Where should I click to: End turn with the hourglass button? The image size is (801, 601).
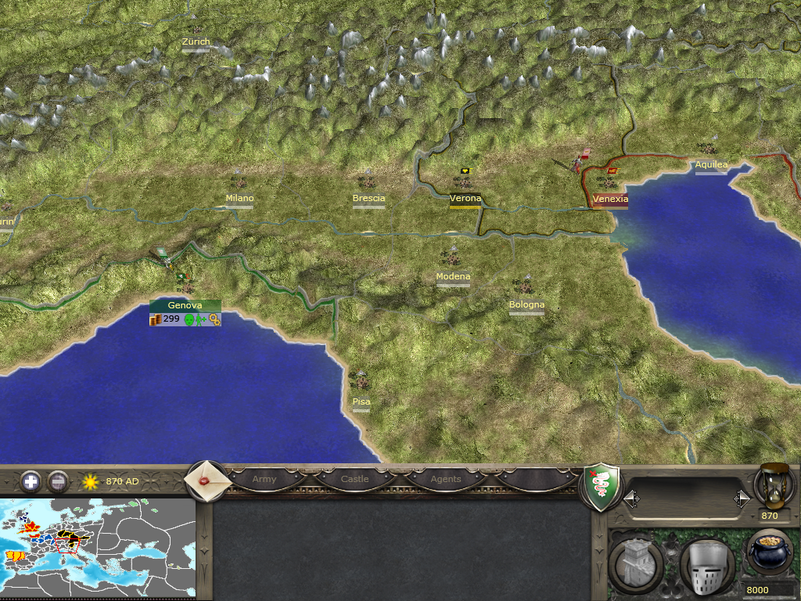coord(771,483)
